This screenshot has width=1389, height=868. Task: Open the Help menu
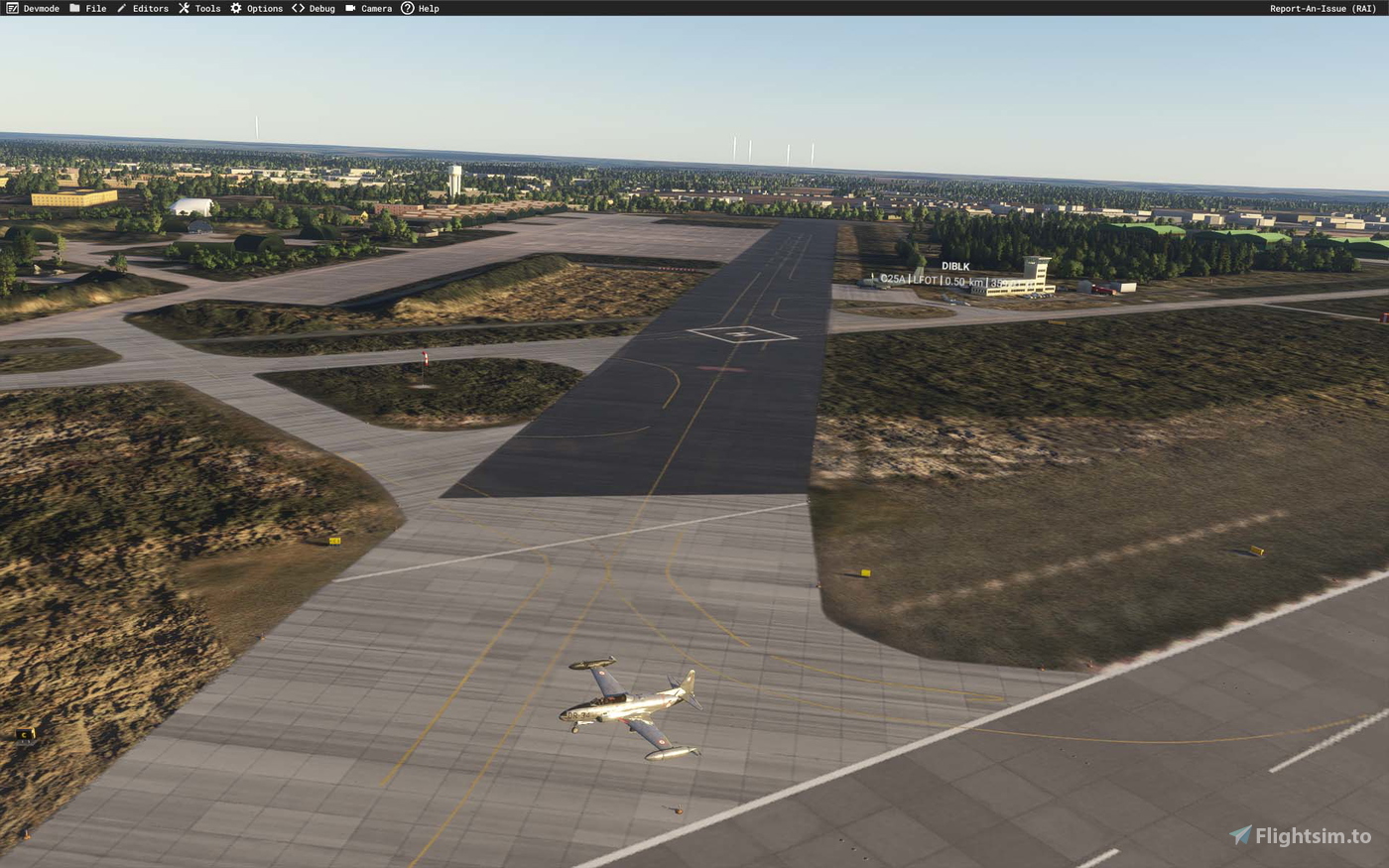pos(429,8)
